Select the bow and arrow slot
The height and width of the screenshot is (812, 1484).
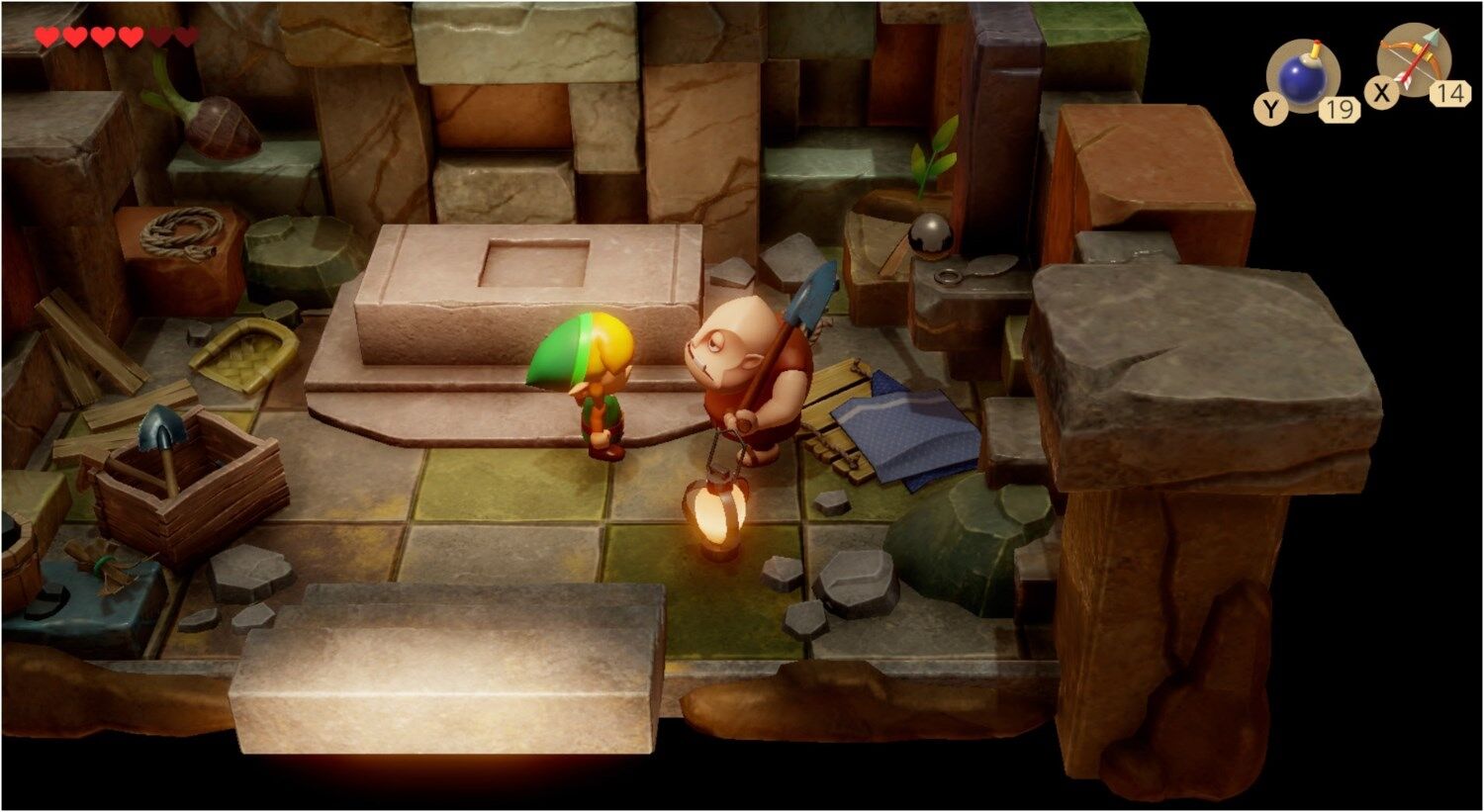[x=1414, y=61]
